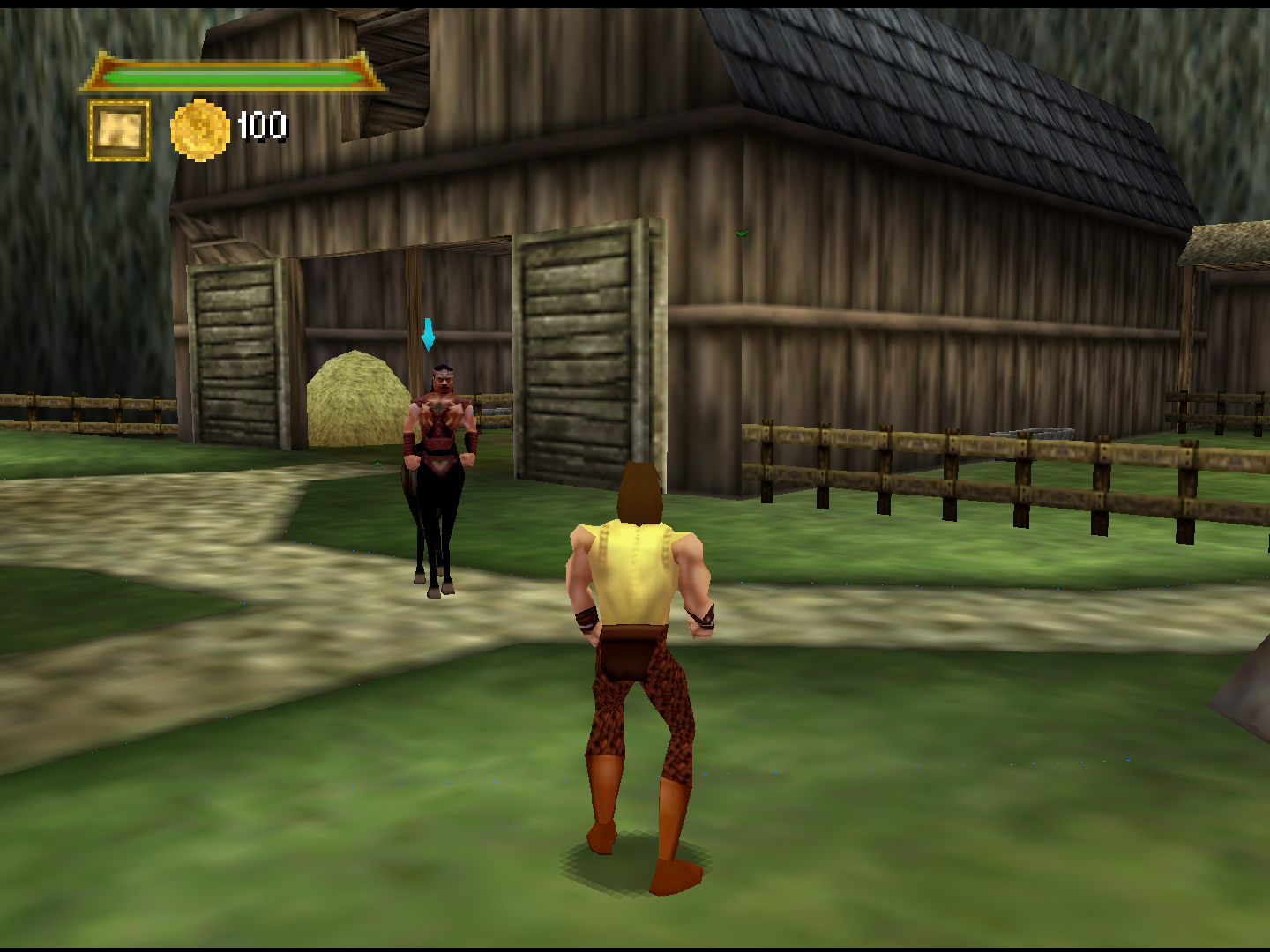Select the gold-framed inventory item slot
This screenshot has height=952, width=1270.
click(x=119, y=130)
